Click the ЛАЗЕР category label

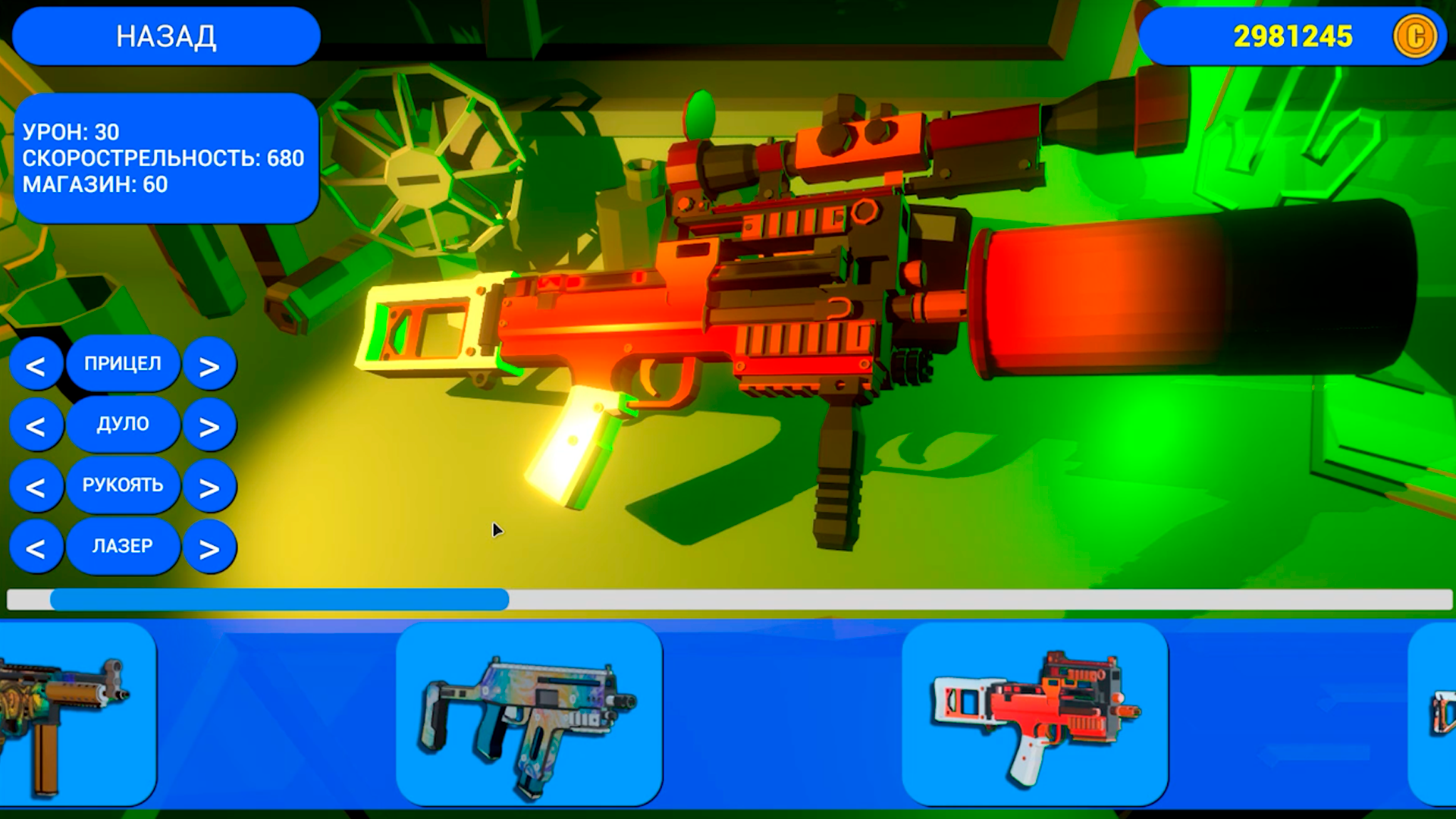(x=124, y=546)
